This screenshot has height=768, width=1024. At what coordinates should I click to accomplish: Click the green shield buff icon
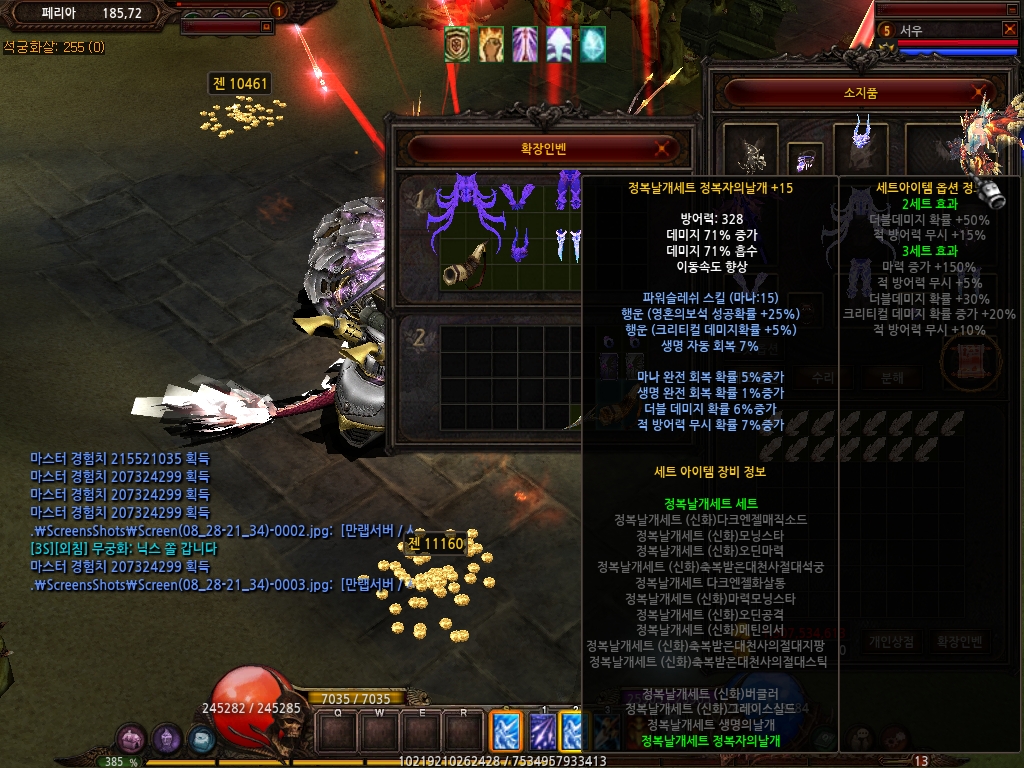pyautogui.click(x=458, y=43)
